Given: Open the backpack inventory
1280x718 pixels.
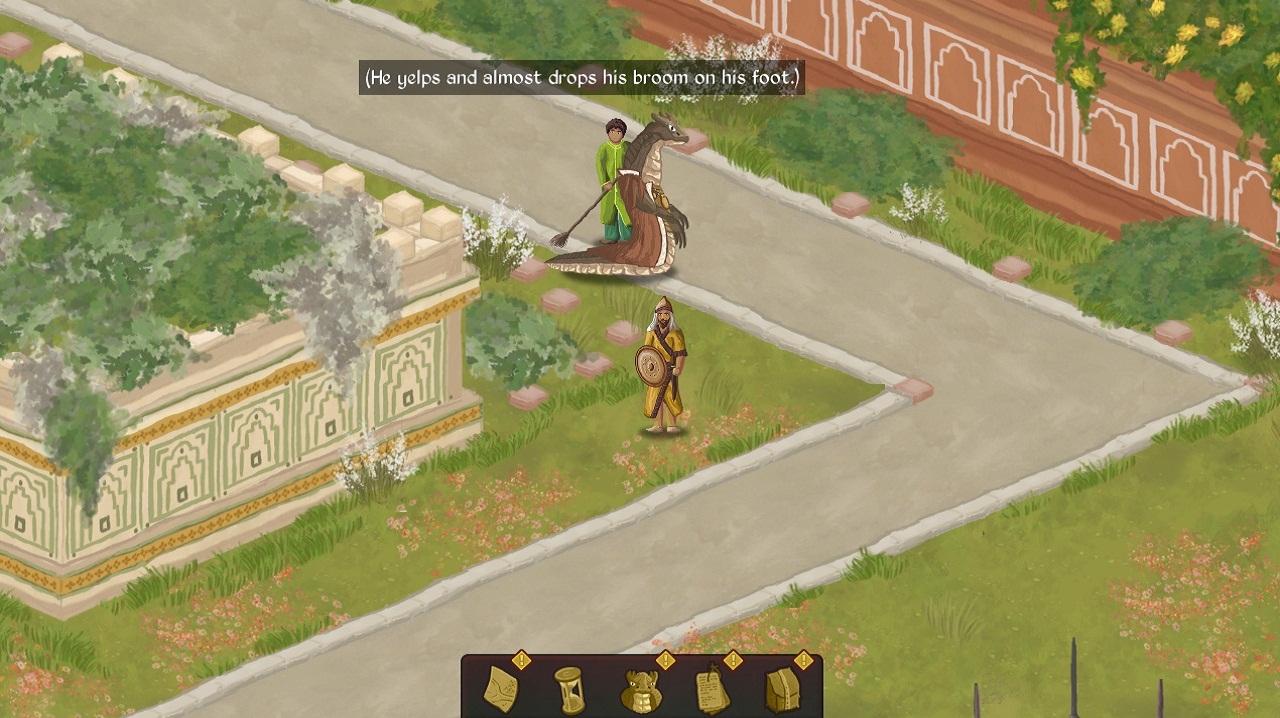Looking at the screenshot, I should (782, 689).
